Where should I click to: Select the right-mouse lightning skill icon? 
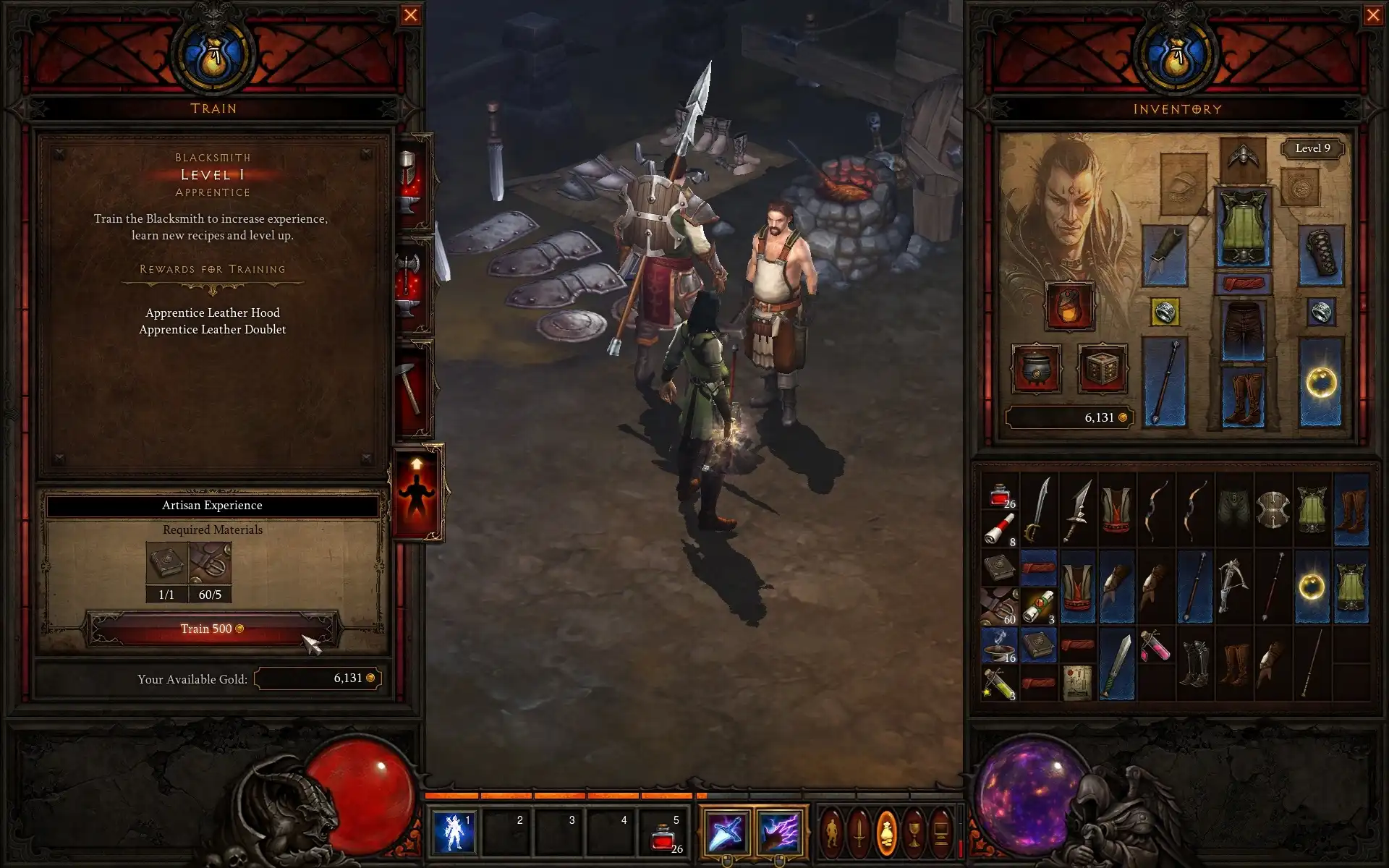[x=778, y=832]
